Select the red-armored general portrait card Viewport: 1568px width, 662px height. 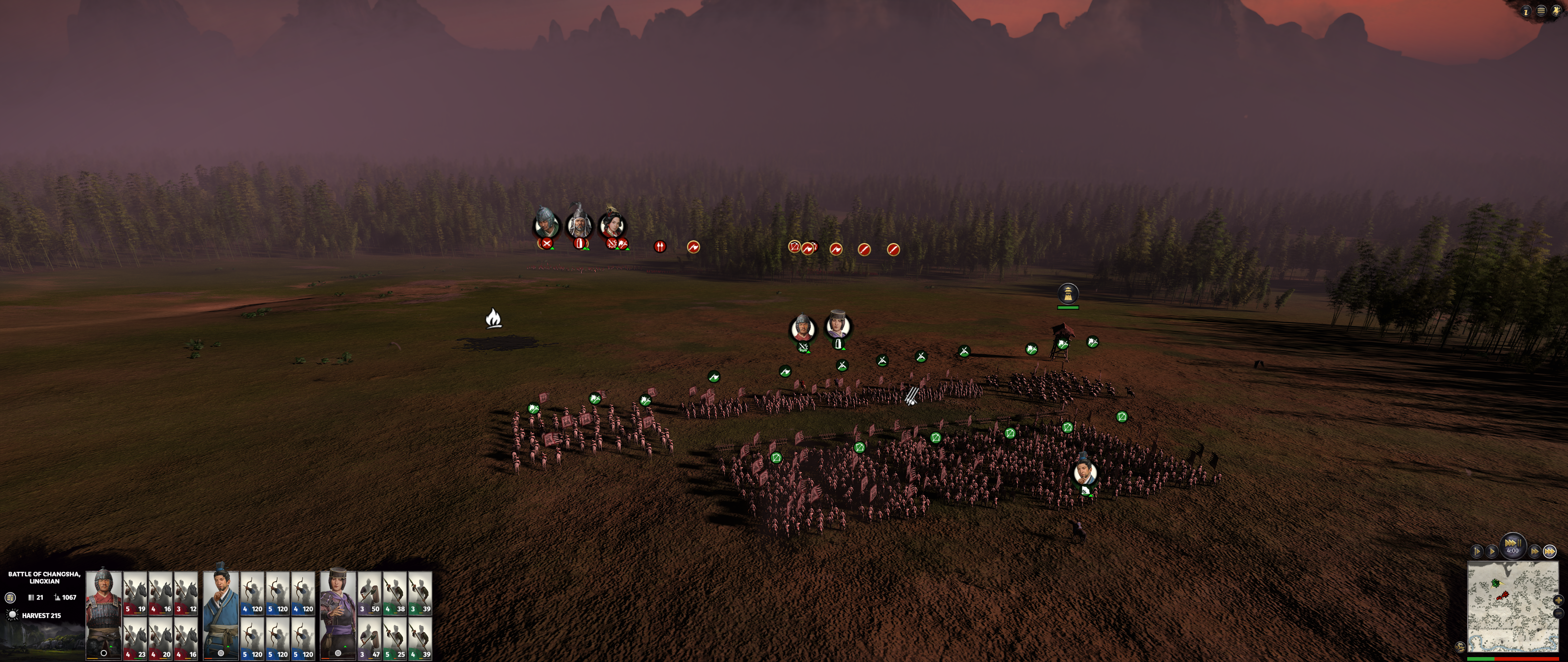[x=104, y=614]
